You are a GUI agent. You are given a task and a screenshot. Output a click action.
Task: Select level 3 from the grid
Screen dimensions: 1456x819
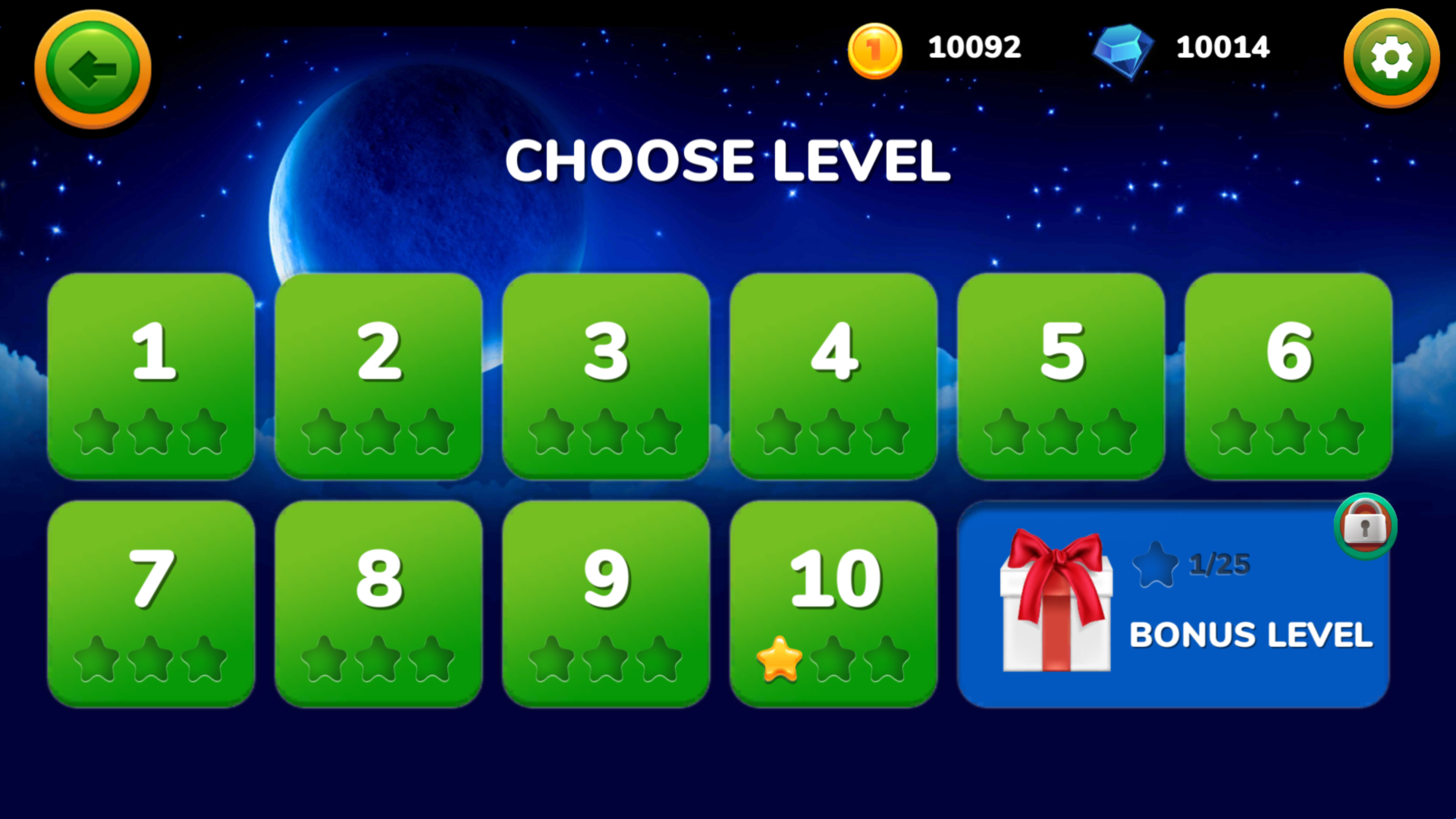[x=606, y=375]
